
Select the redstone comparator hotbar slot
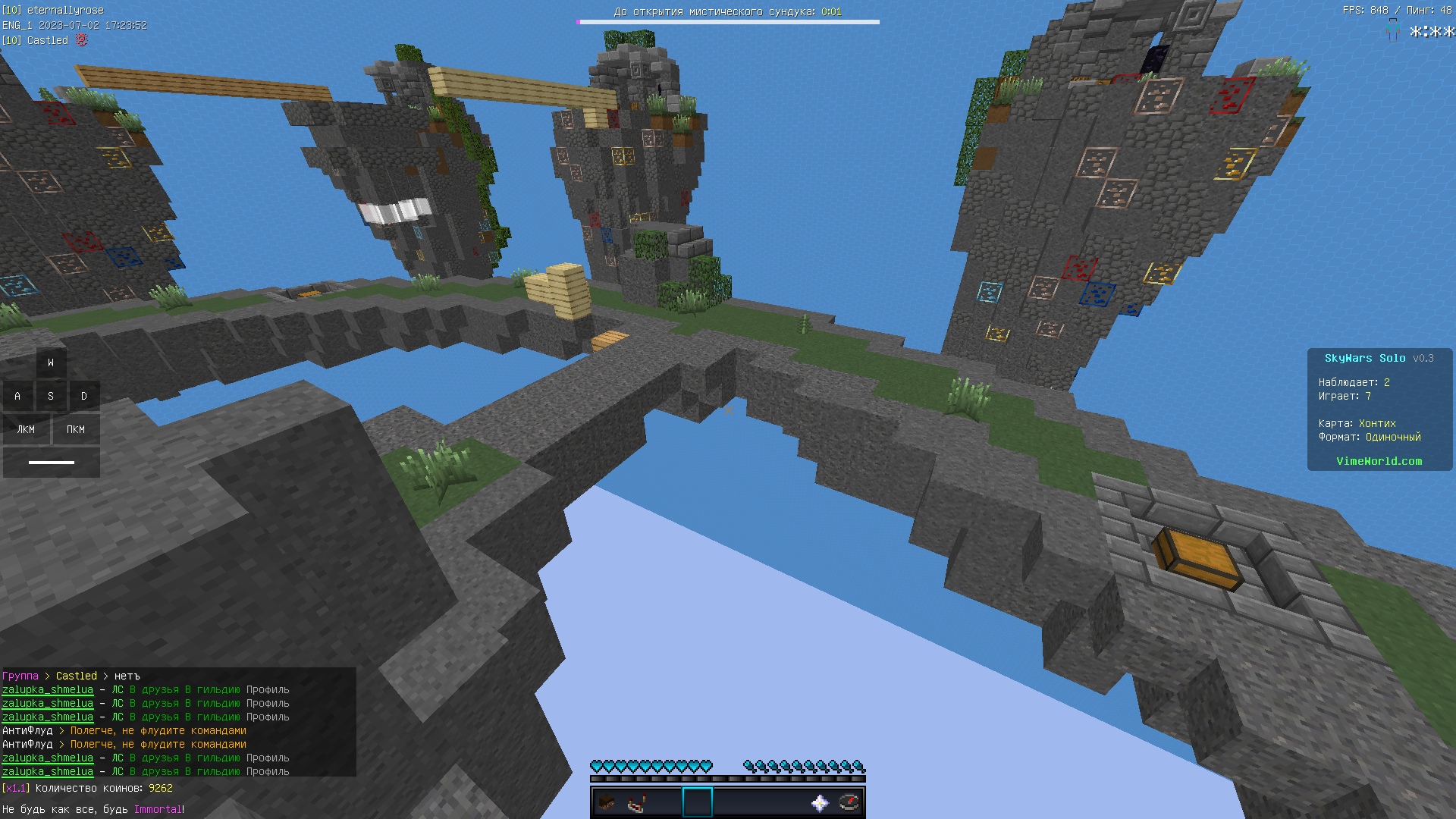pos(637,802)
